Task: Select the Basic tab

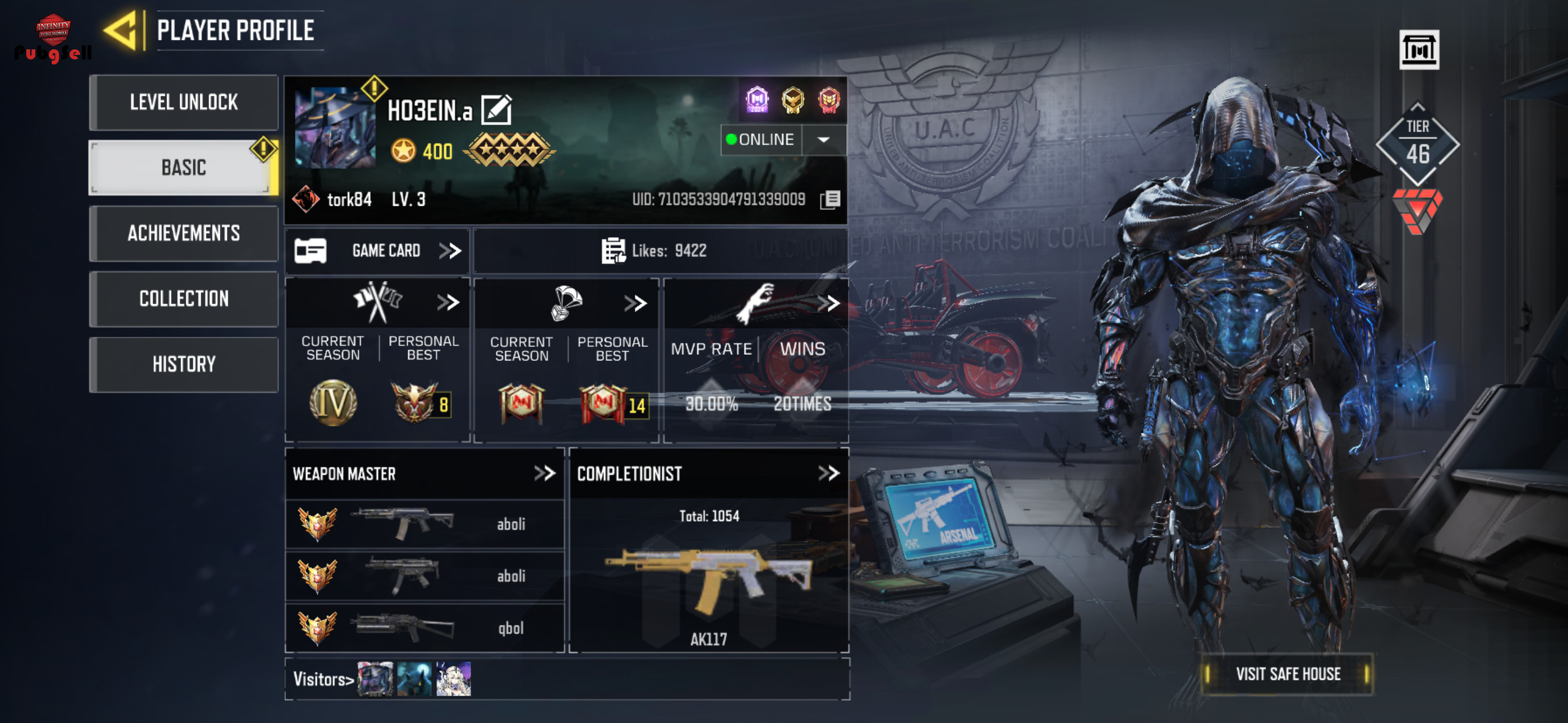Action: tap(183, 168)
